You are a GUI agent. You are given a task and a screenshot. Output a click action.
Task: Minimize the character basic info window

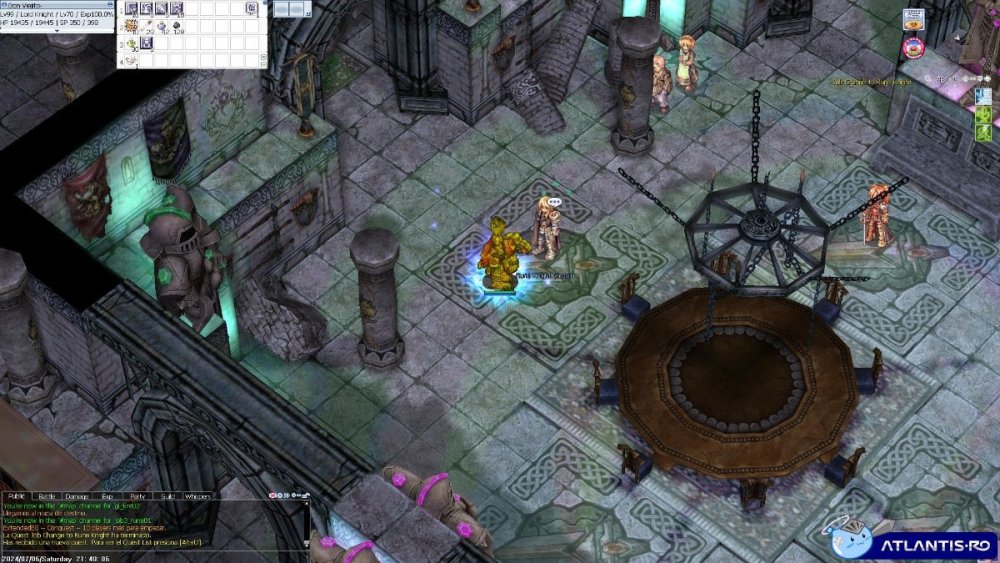(x=112, y=5)
